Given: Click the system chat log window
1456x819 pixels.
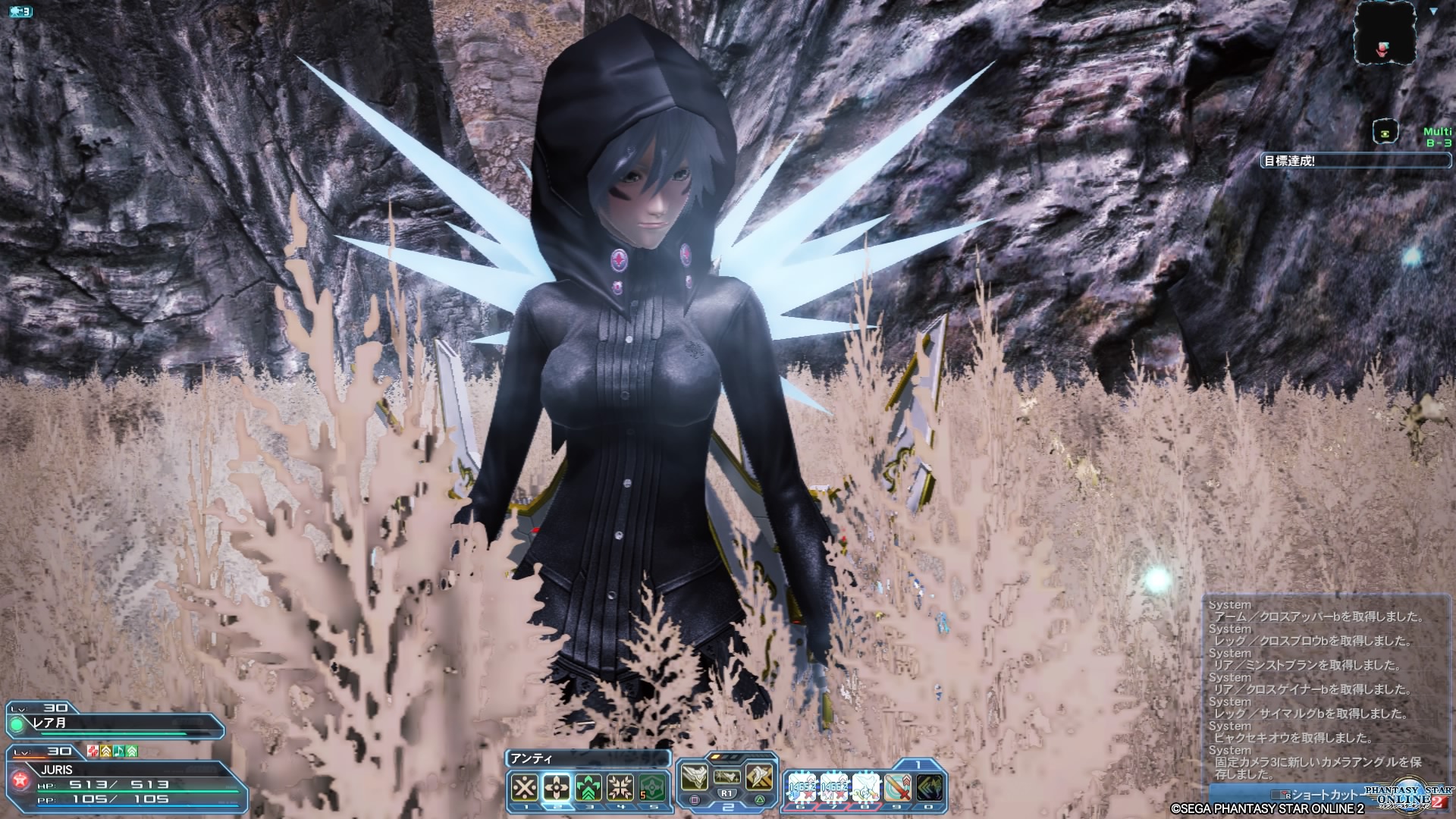Looking at the screenshot, I should pos(1319,690).
